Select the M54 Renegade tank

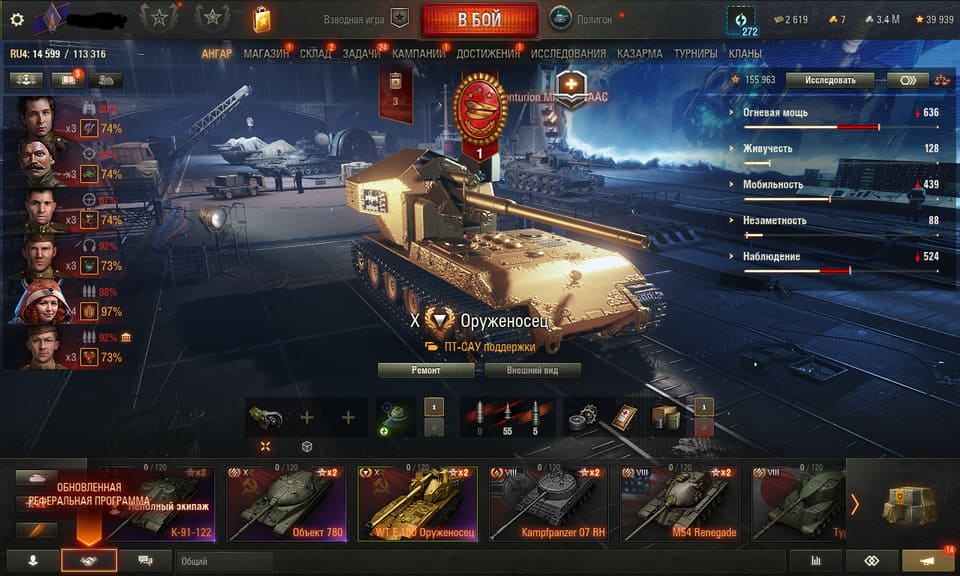click(x=679, y=503)
